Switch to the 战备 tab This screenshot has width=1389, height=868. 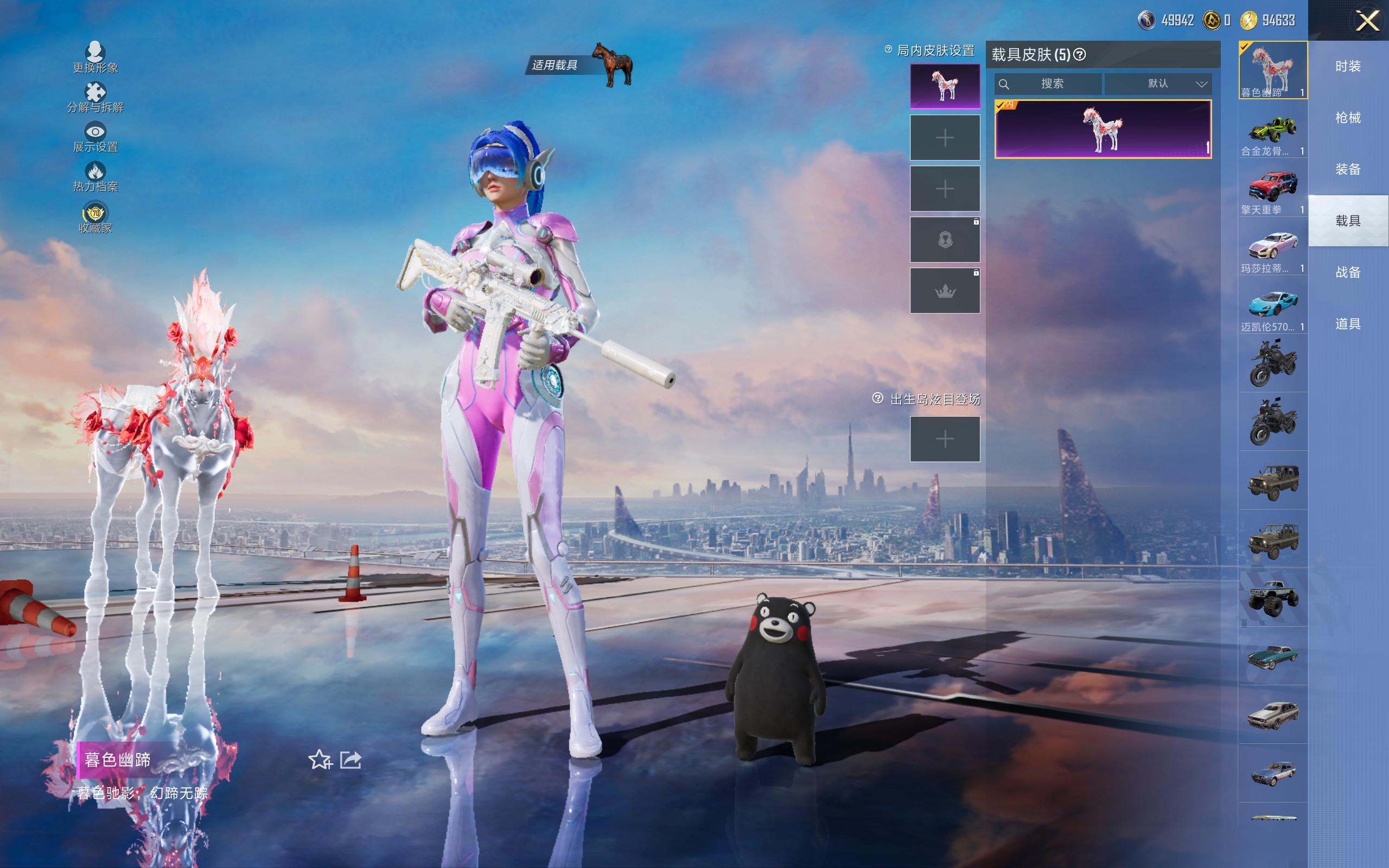point(1348,272)
